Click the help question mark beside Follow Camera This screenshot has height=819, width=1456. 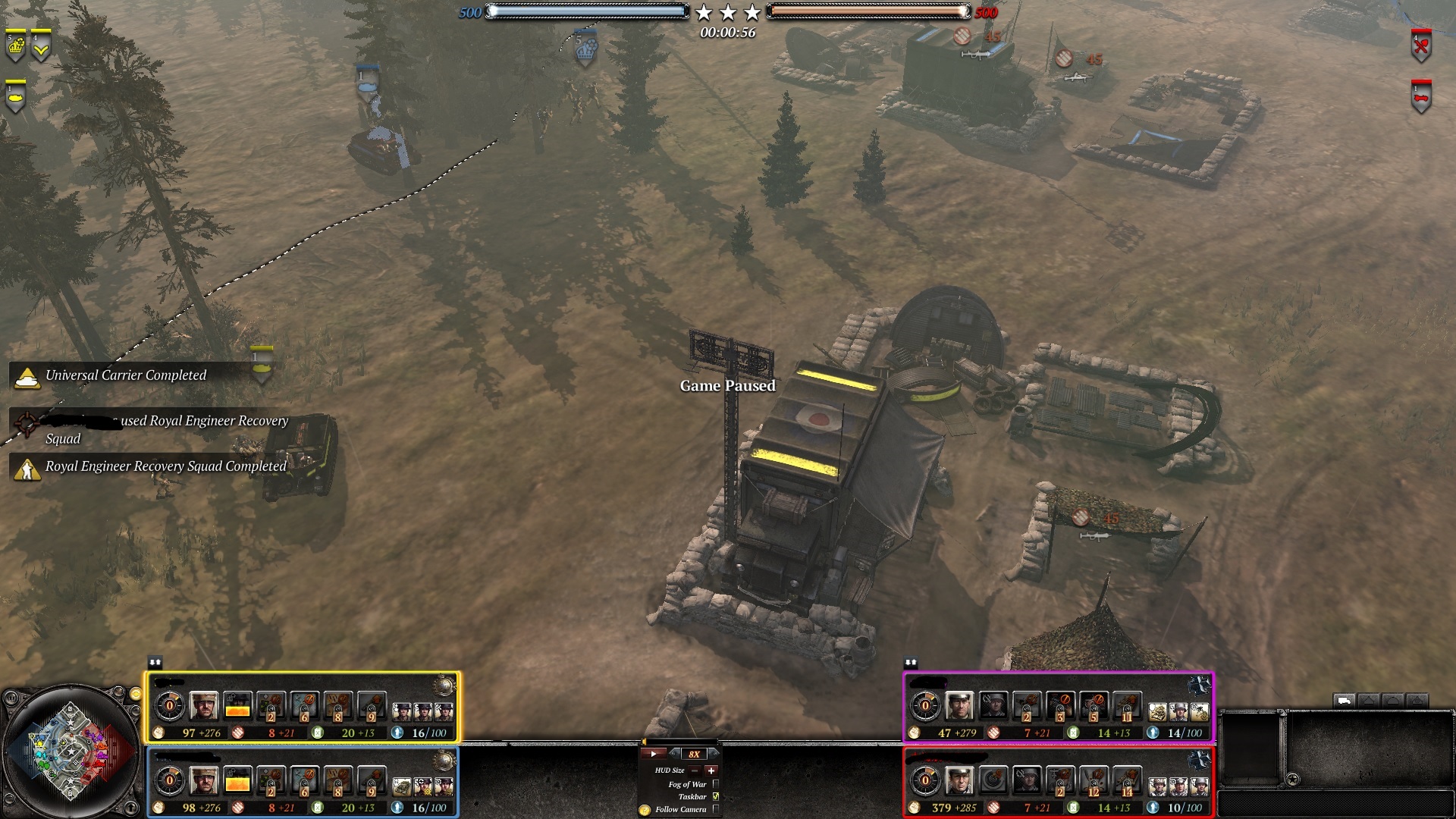click(645, 810)
